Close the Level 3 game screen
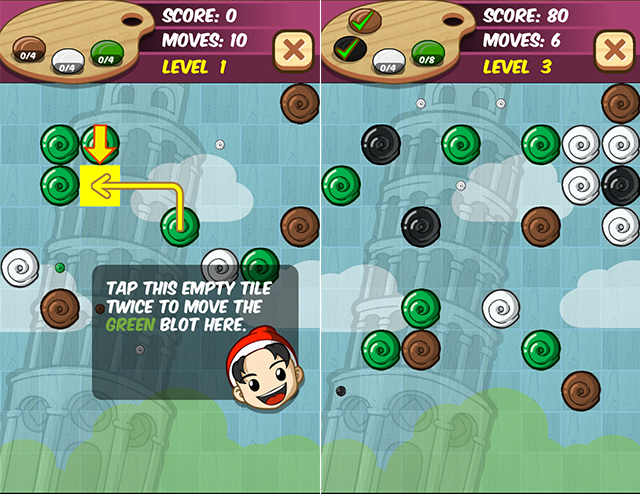The width and height of the screenshot is (640, 494). pyautogui.click(x=612, y=49)
